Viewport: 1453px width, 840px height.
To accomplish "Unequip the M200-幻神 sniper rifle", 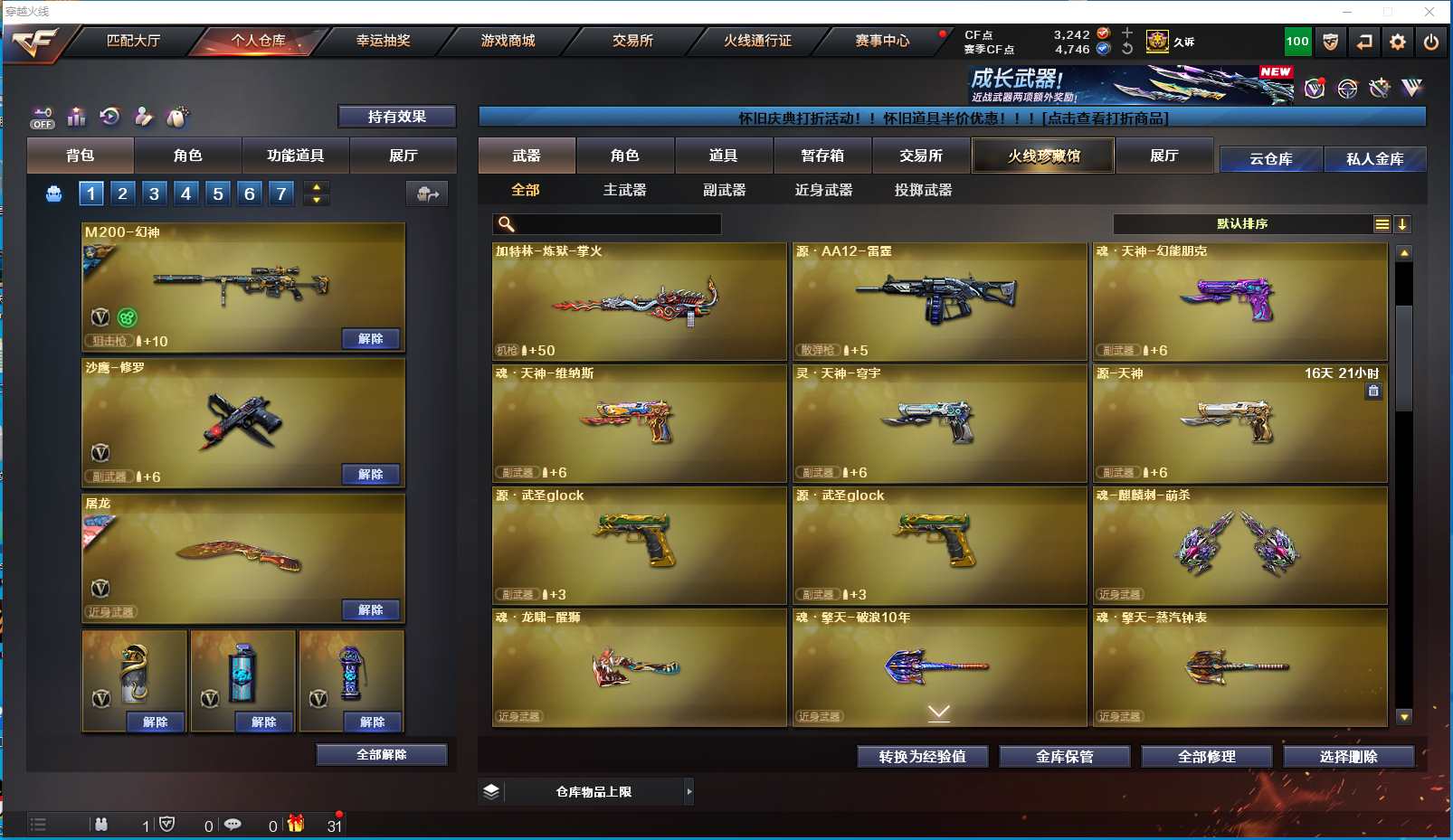I will pos(371,339).
